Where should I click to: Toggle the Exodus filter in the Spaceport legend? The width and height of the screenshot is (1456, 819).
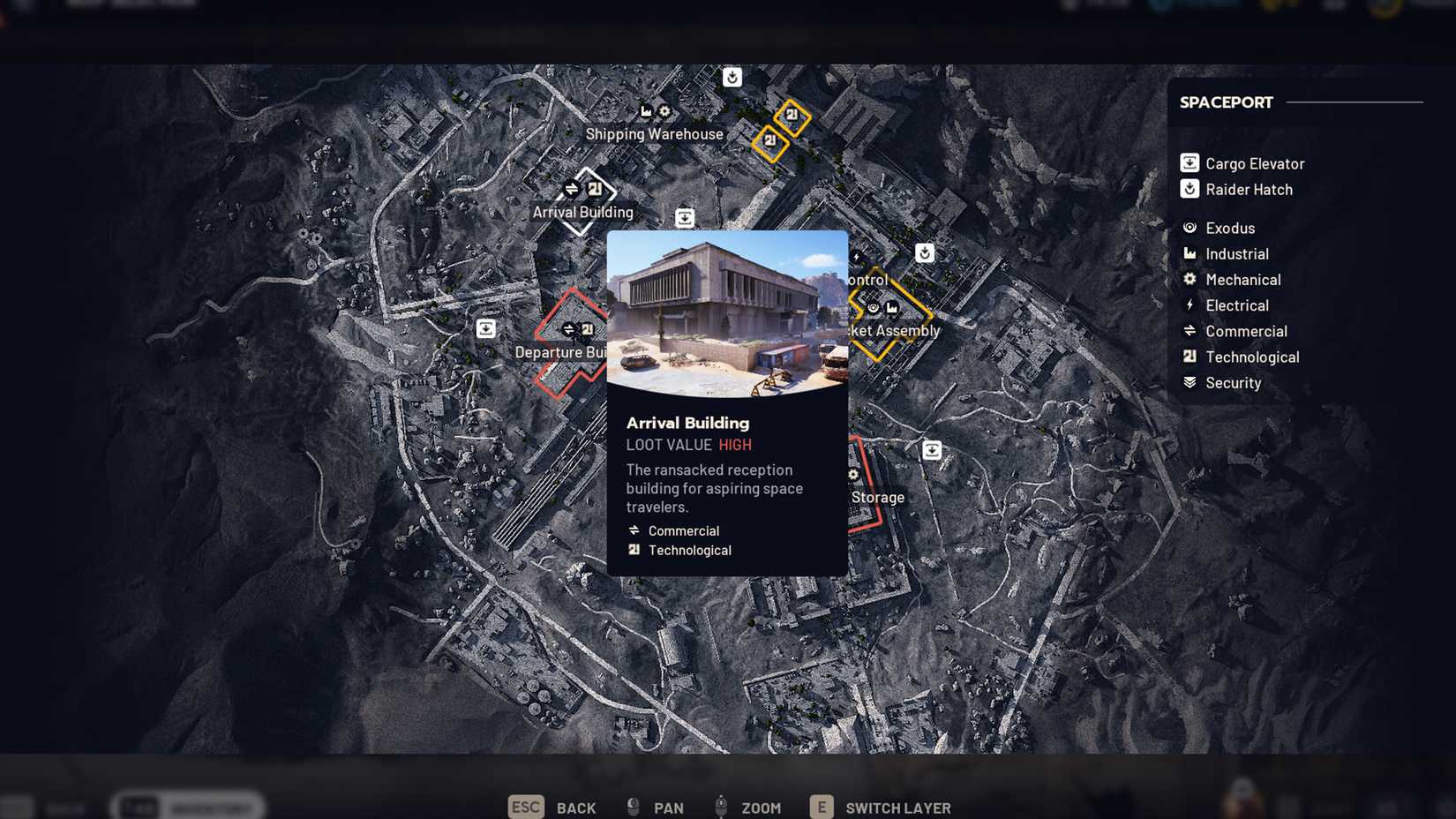point(1229,228)
